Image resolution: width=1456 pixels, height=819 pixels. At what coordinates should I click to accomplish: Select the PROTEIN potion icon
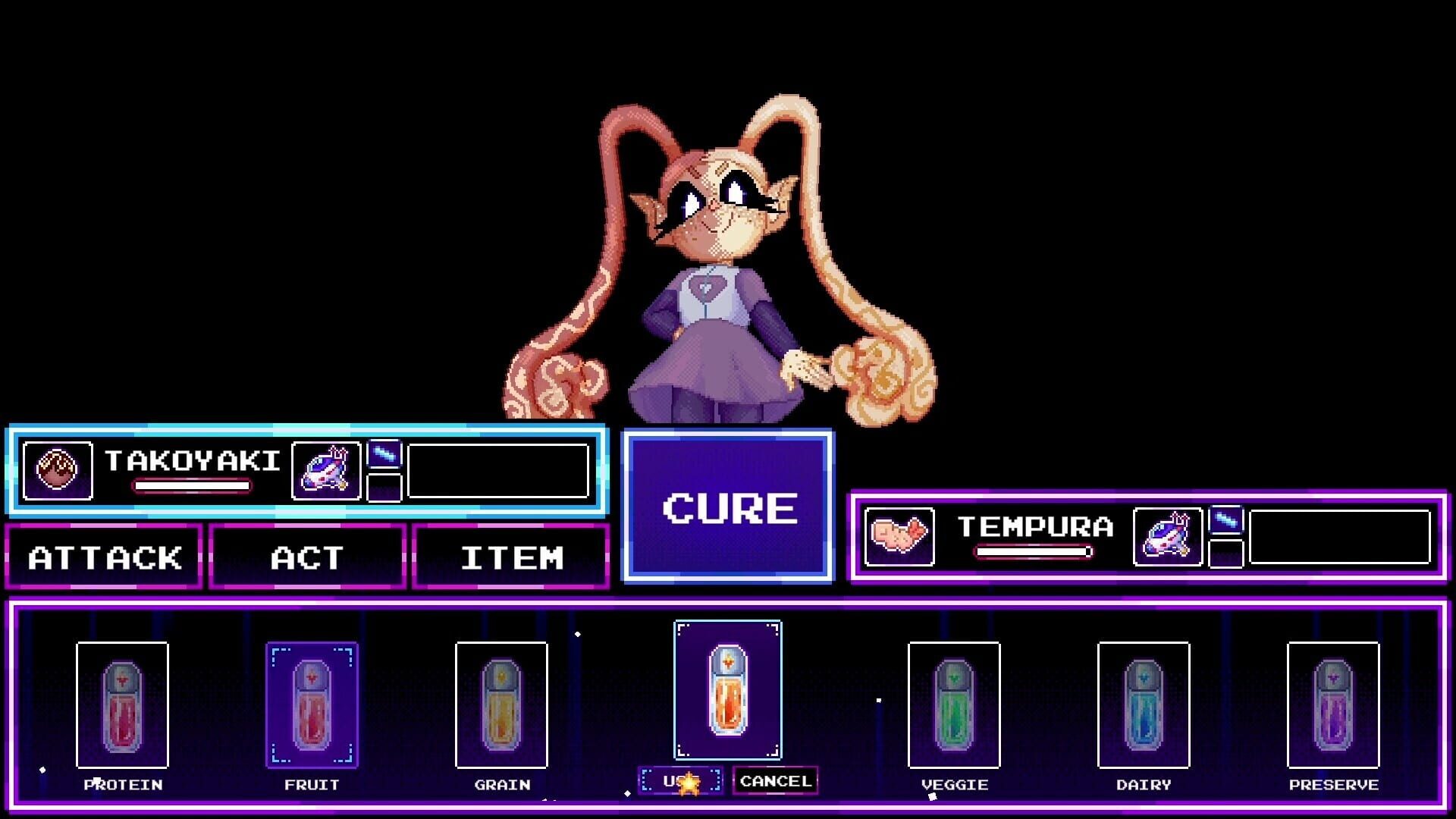coord(124,705)
